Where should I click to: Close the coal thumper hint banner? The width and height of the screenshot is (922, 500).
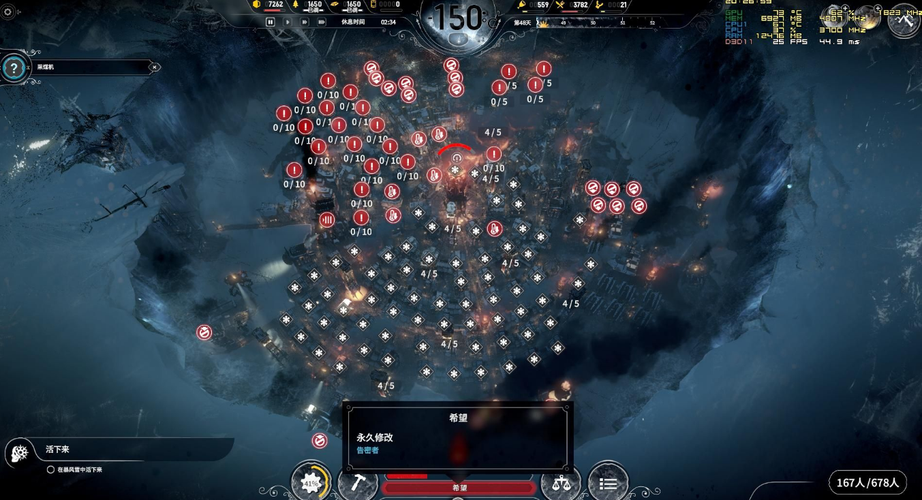(x=154, y=67)
